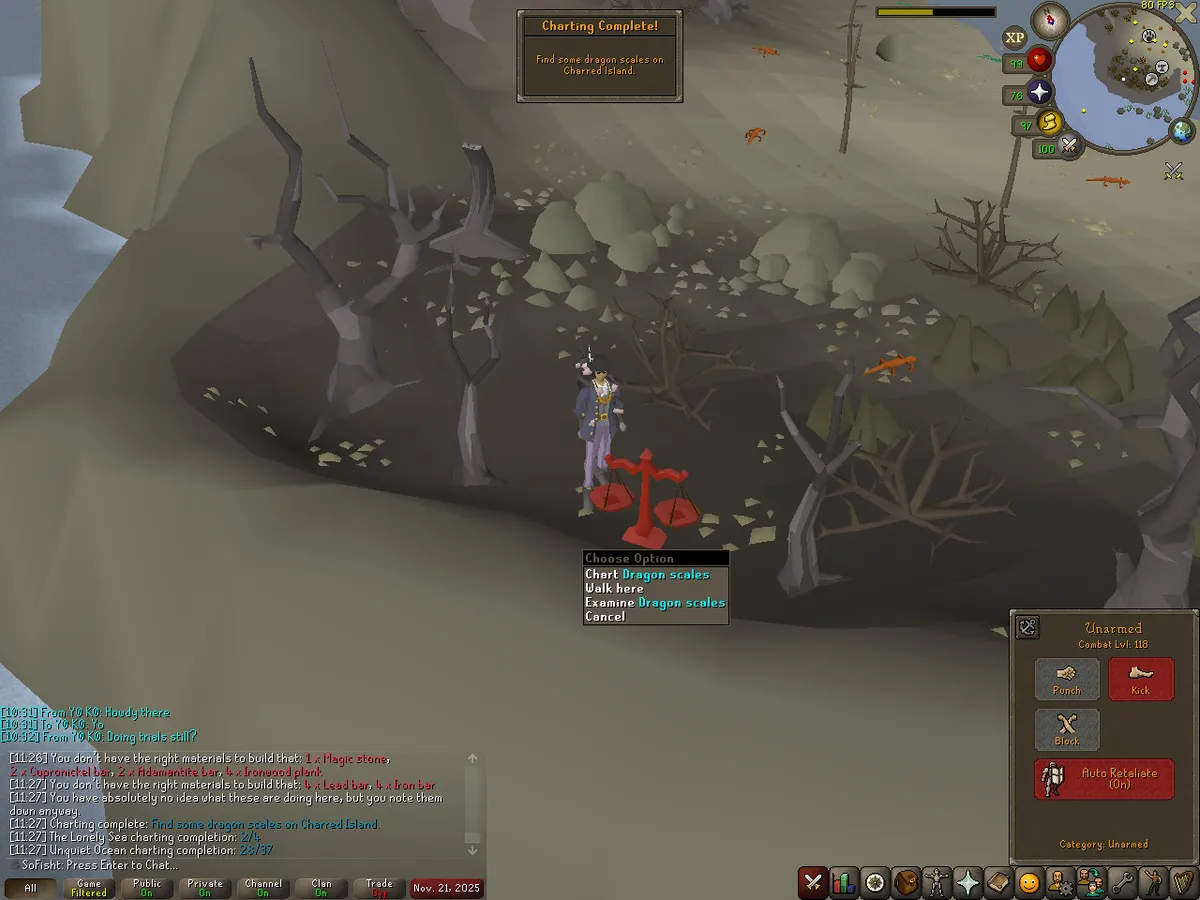This screenshot has width=1200, height=900.
Task: Switch to the Block attack style
Action: [x=1067, y=730]
